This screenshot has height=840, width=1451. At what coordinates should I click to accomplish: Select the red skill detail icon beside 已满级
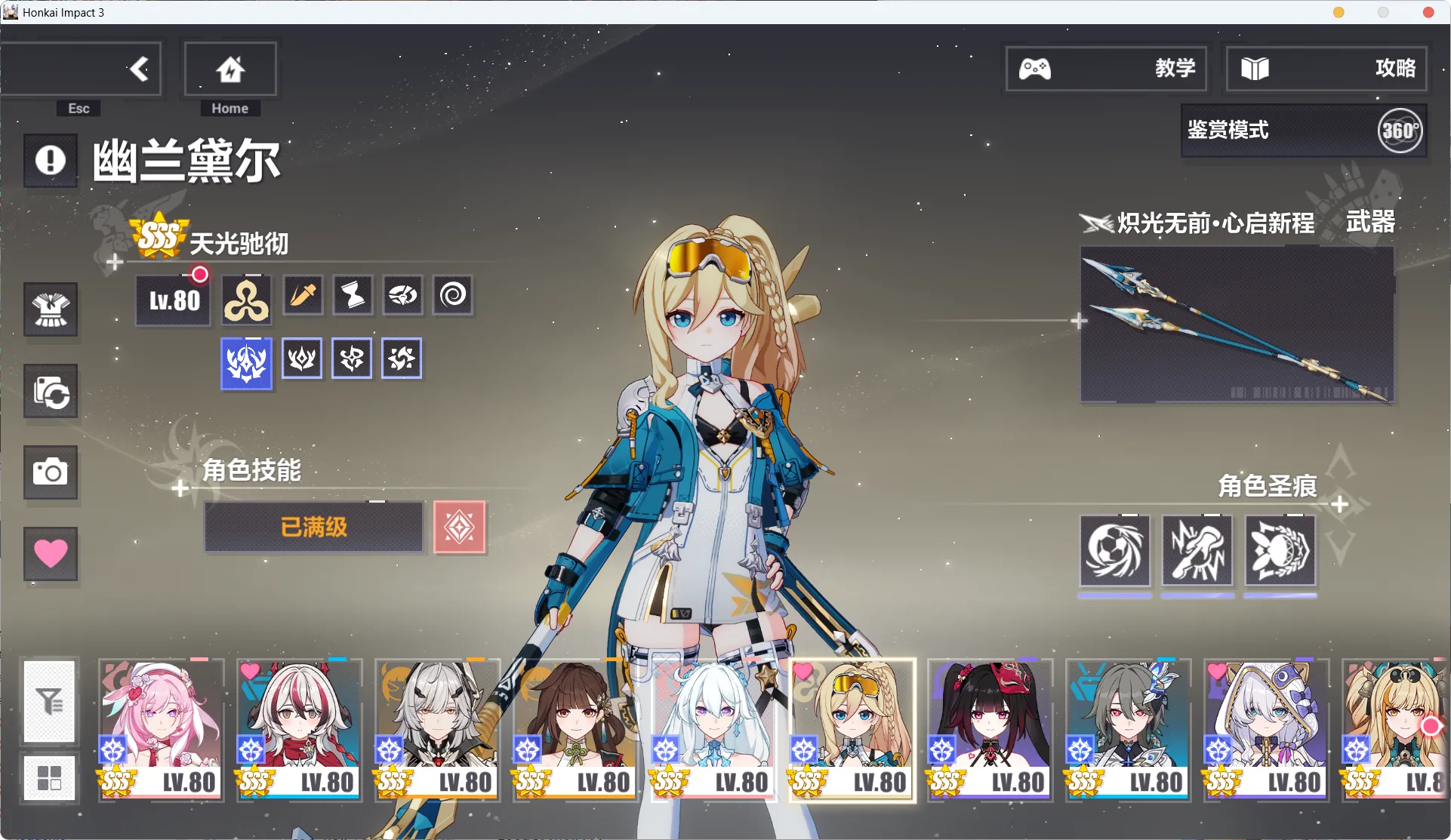pyautogui.click(x=460, y=527)
